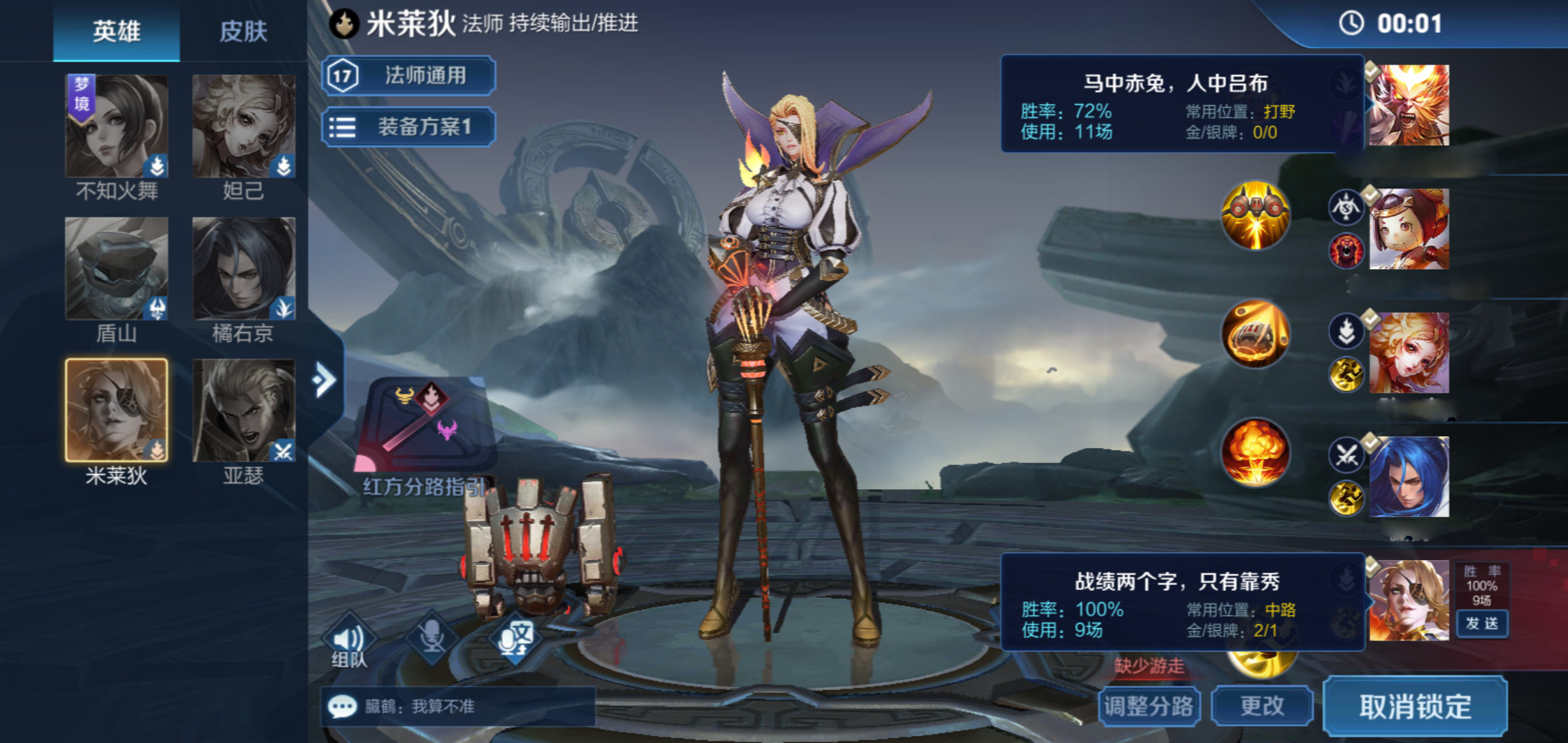
Task: Open the 法师通用 rune page selector
Action: tap(409, 76)
